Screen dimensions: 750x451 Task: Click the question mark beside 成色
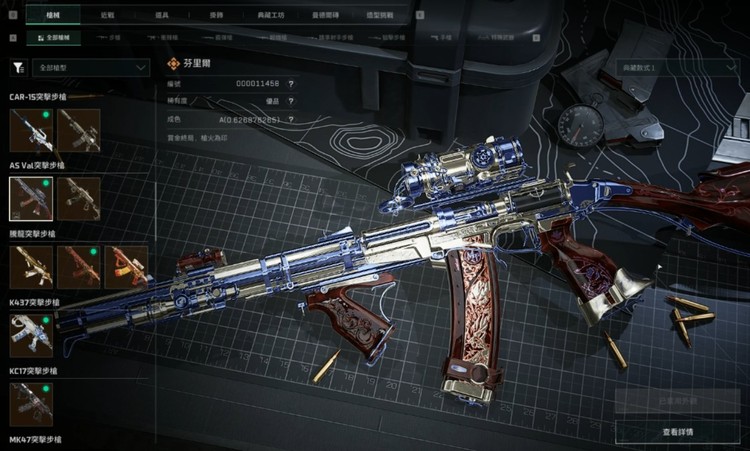coord(291,117)
